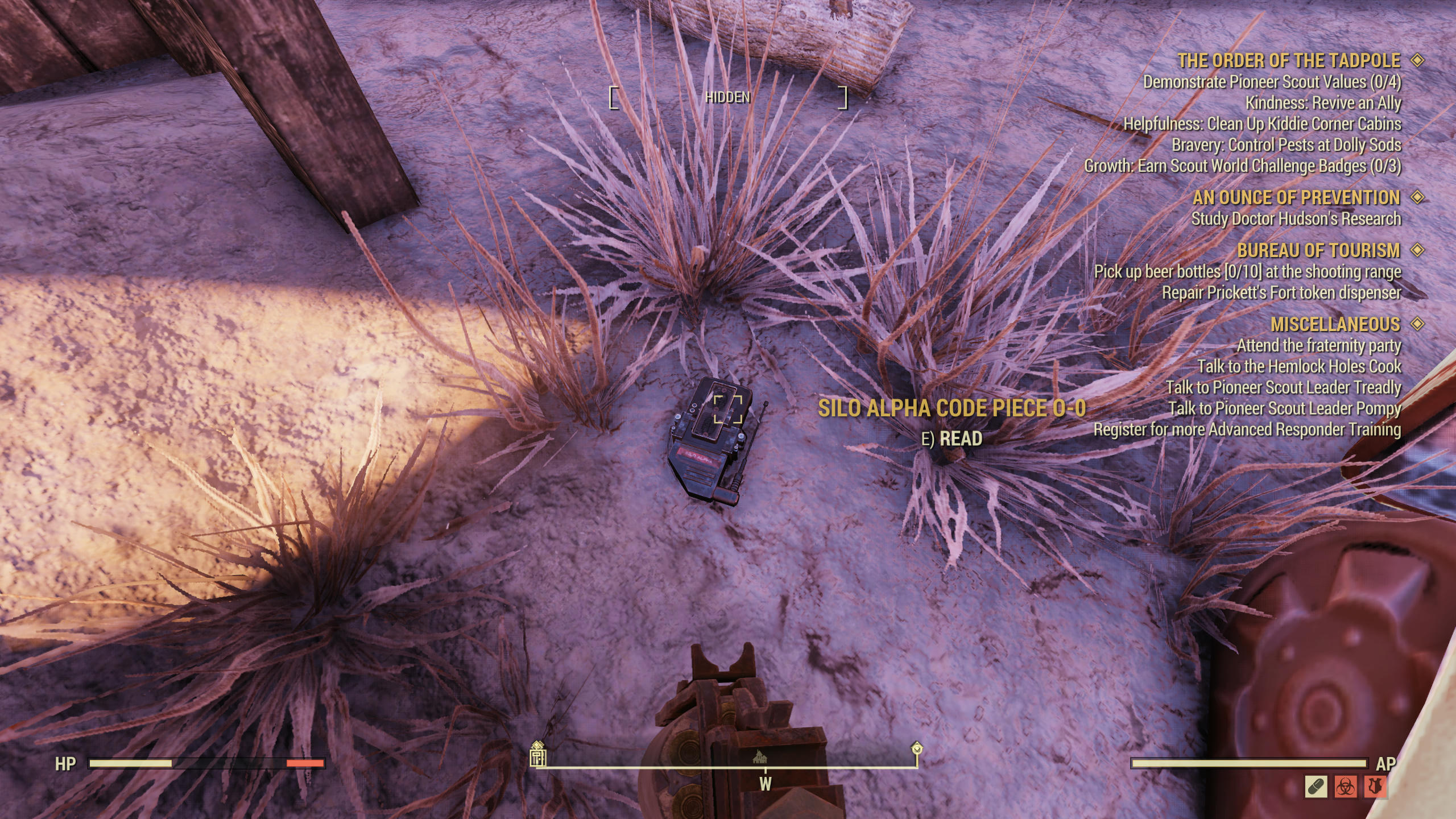Image resolution: width=1456 pixels, height=819 pixels.
Task: Click the pill chem status icon
Action: point(1316,787)
